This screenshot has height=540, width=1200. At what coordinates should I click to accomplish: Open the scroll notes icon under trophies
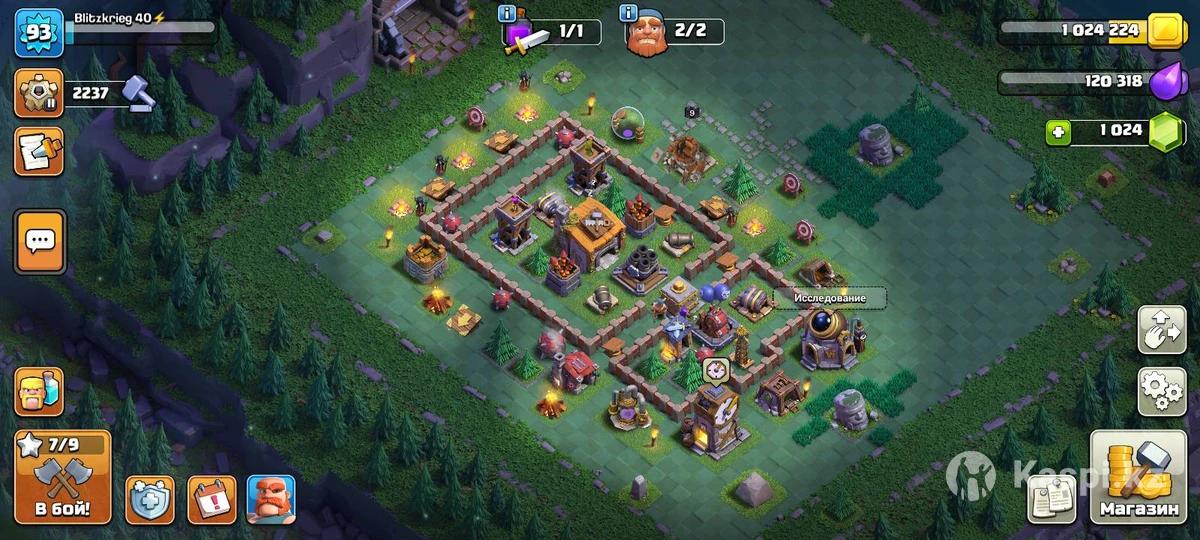pyautogui.click(x=38, y=152)
